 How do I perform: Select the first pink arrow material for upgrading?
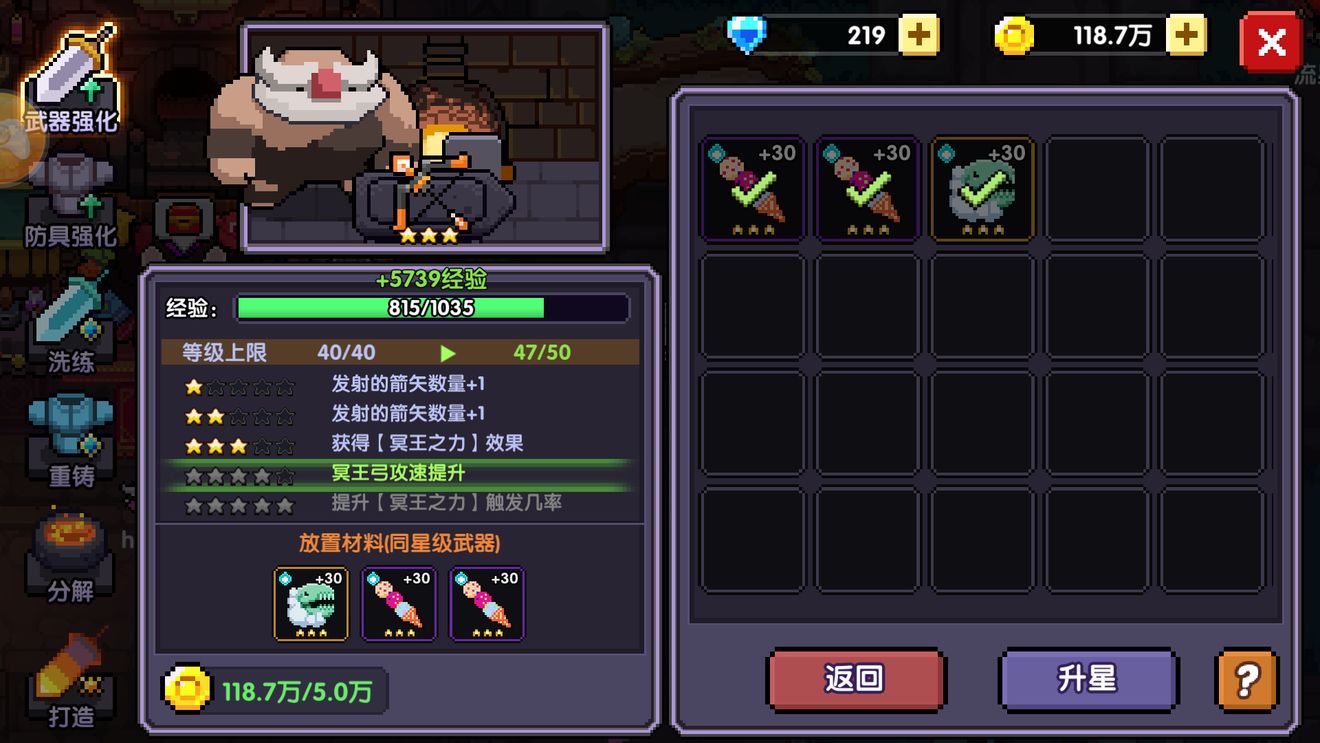click(x=752, y=188)
